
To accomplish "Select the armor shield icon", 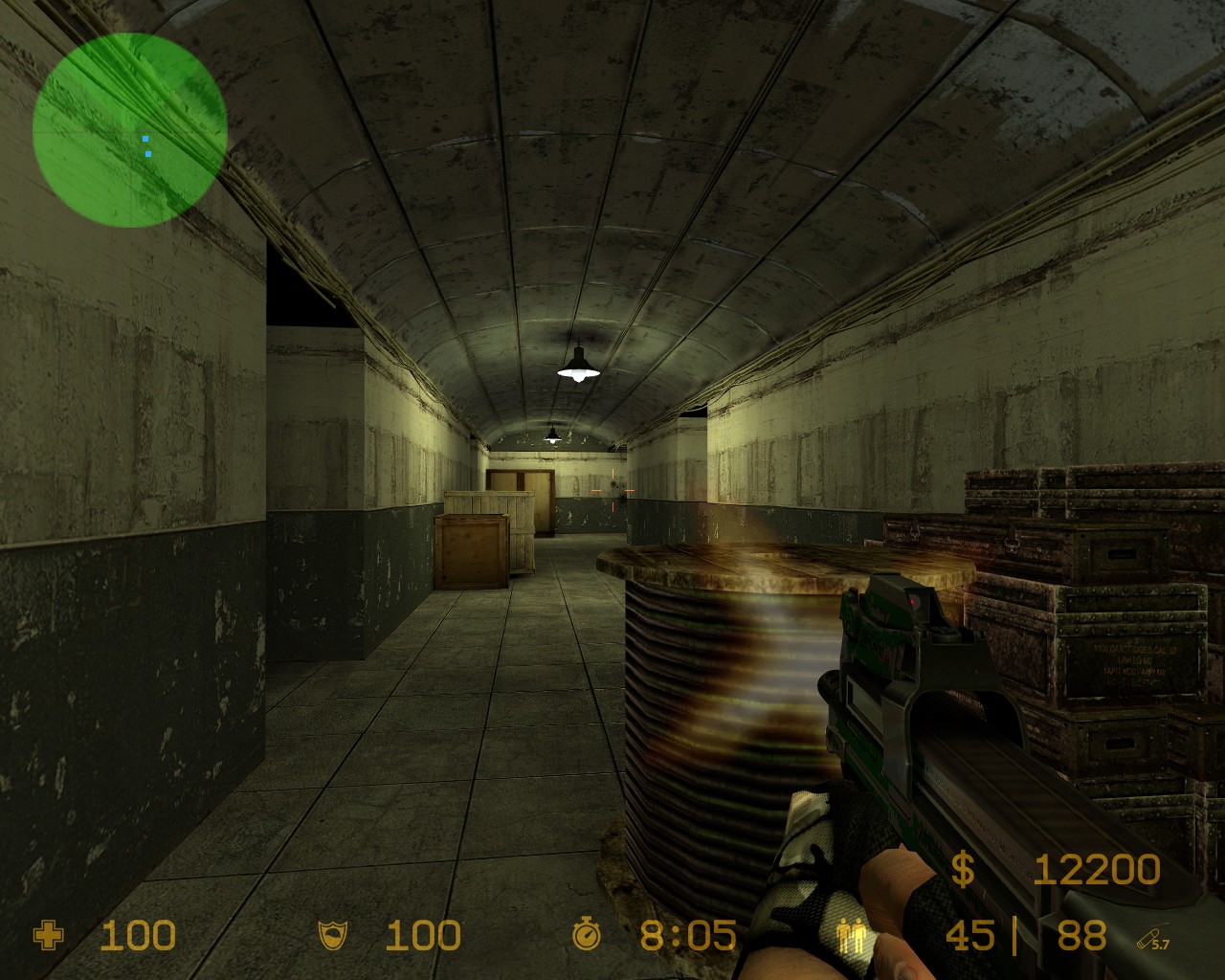I will (334, 935).
